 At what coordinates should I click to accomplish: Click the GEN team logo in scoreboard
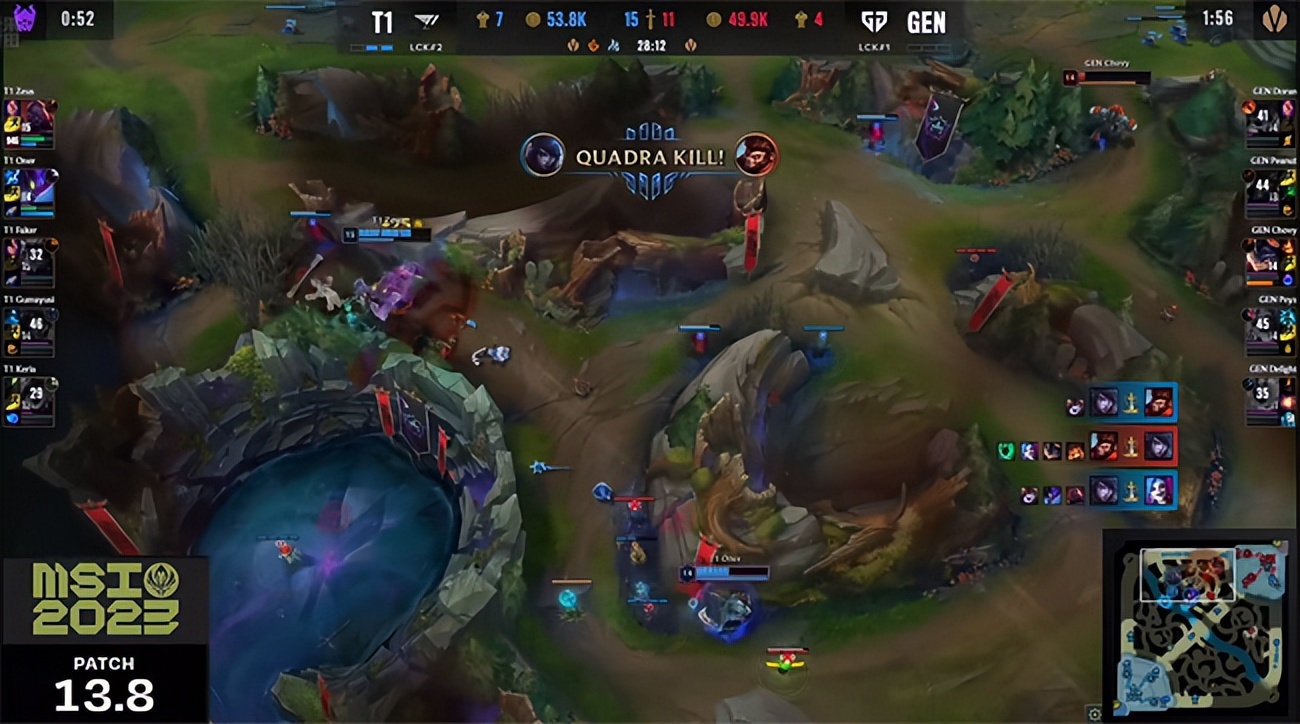click(x=874, y=21)
